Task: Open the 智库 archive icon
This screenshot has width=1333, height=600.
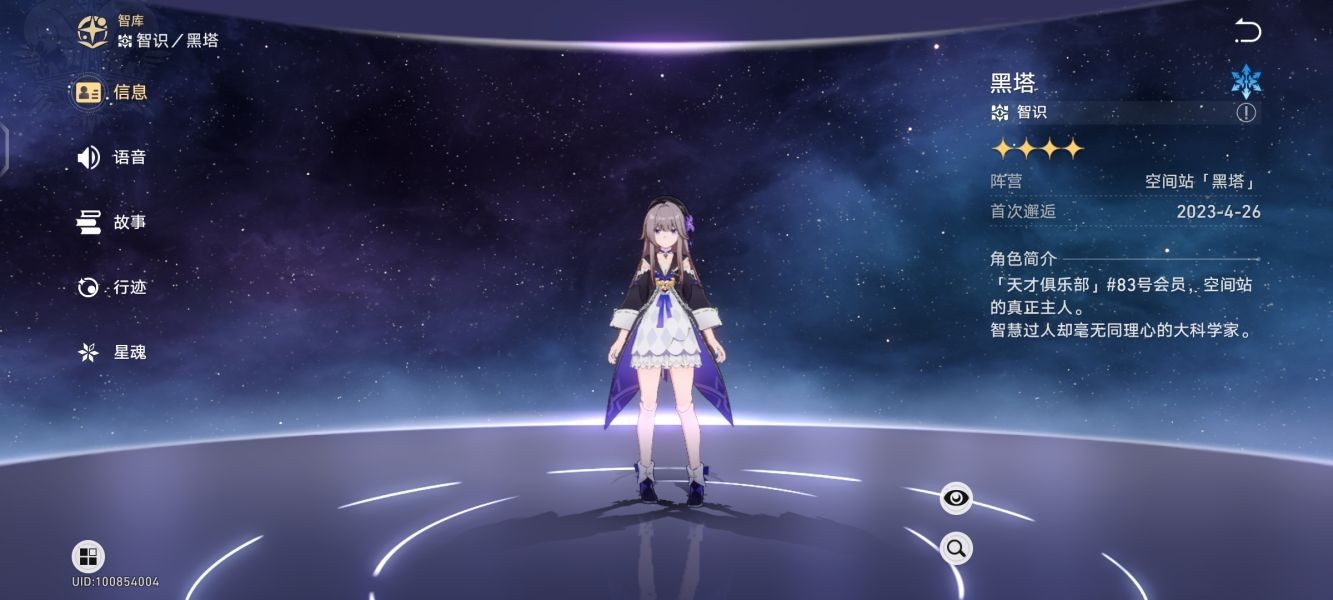Action: pyautogui.click(x=93, y=32)
